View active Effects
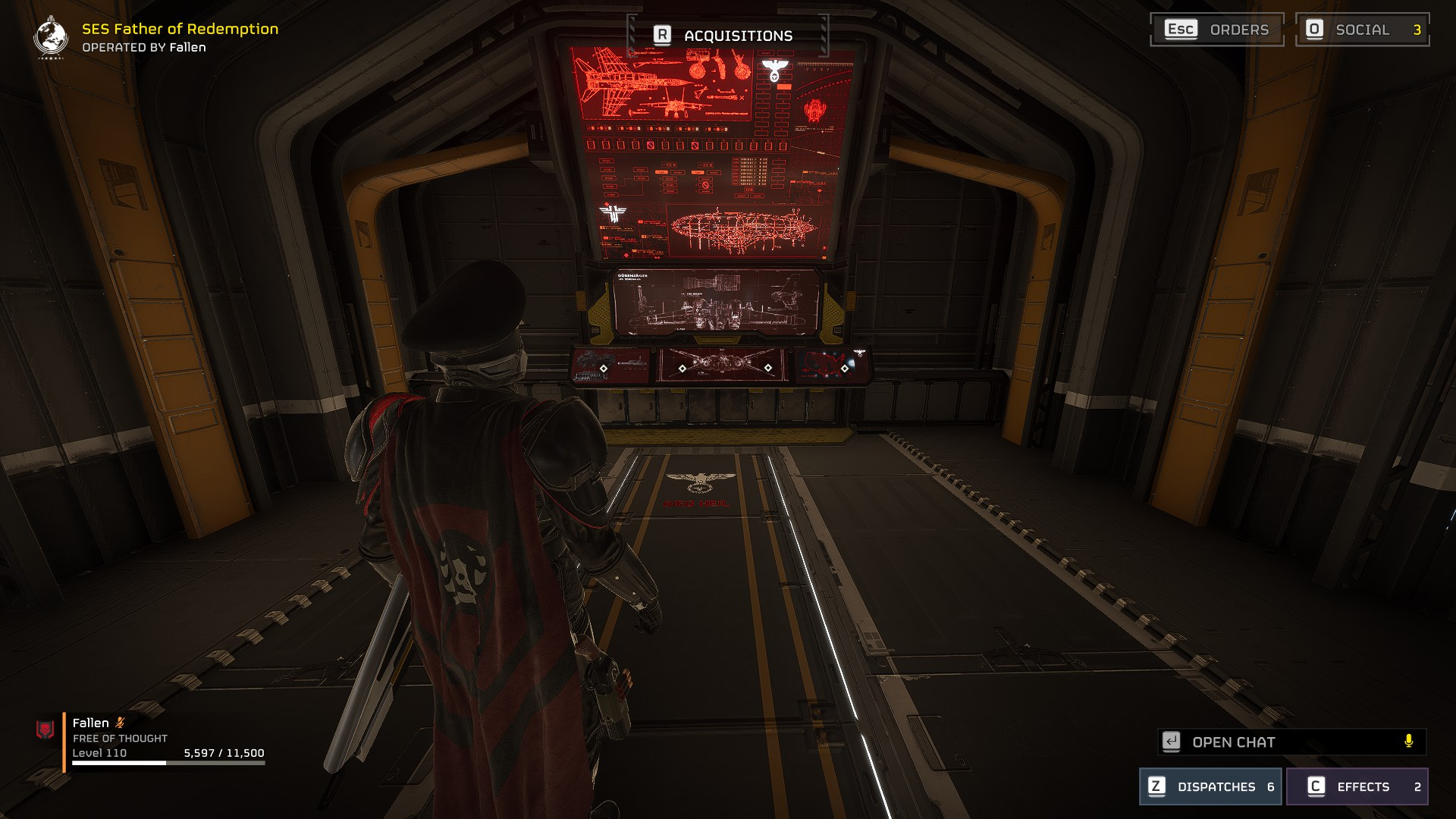 click(x=1357, y=786)
